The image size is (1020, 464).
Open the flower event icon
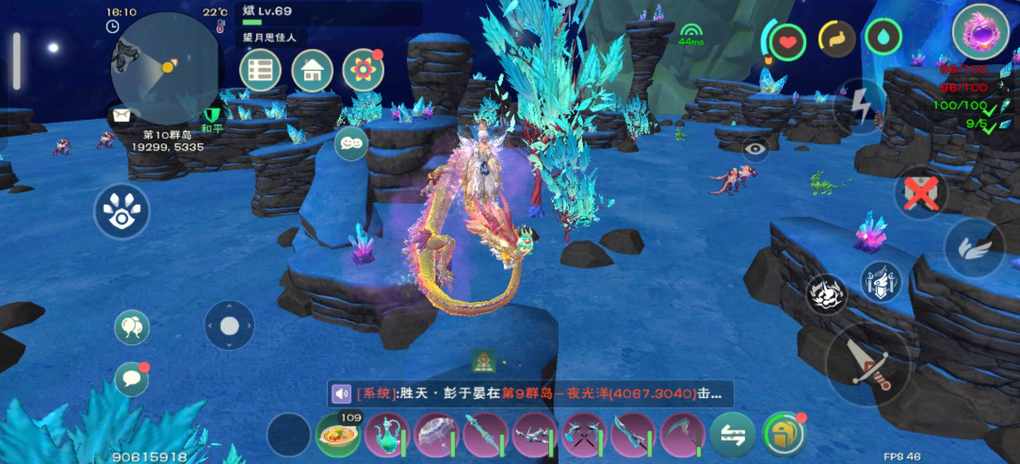tap(363, 70)
